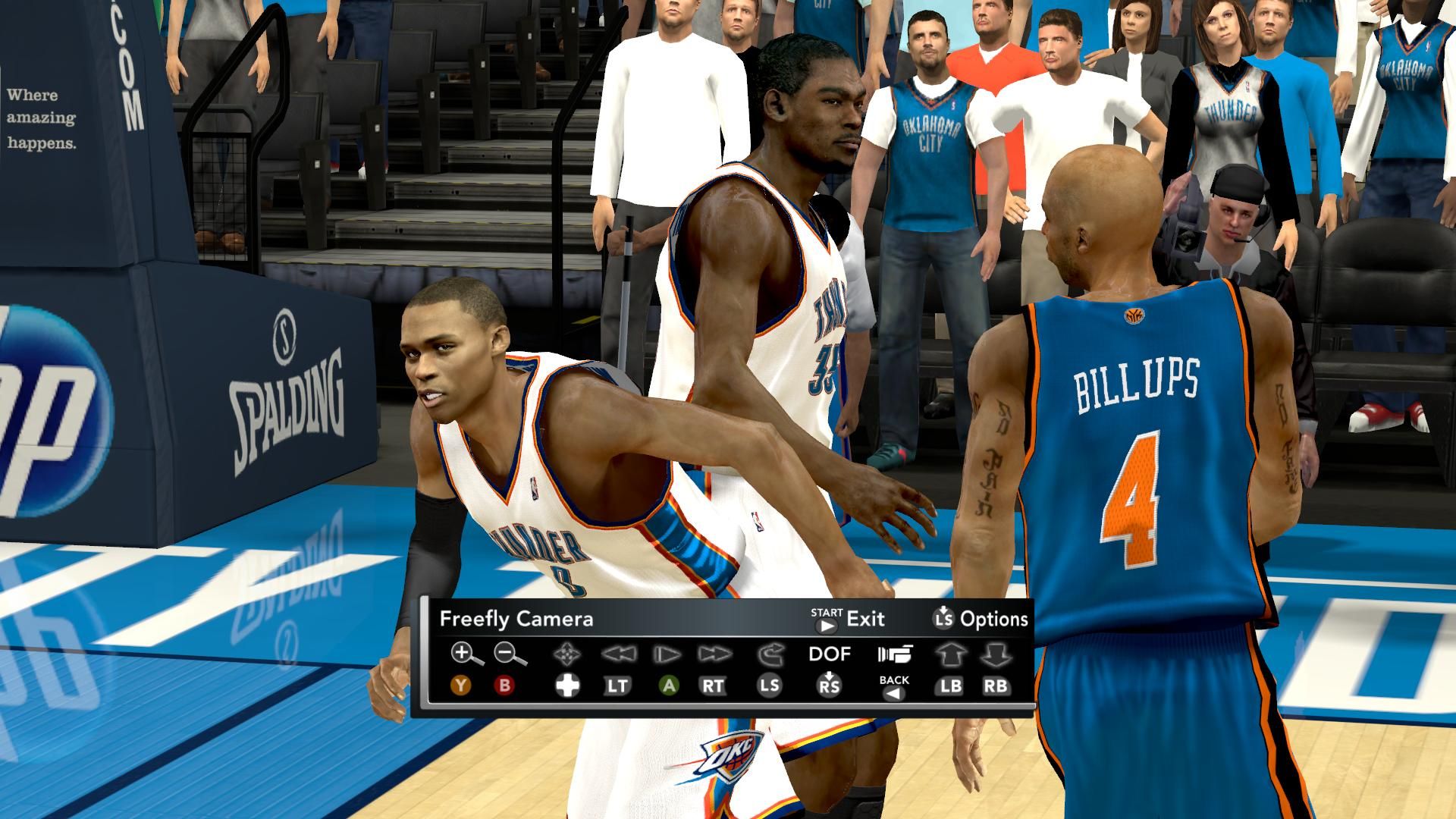Select the four-way move camera icon
The width and height of the screenshot is (1456, 819).
566,654
